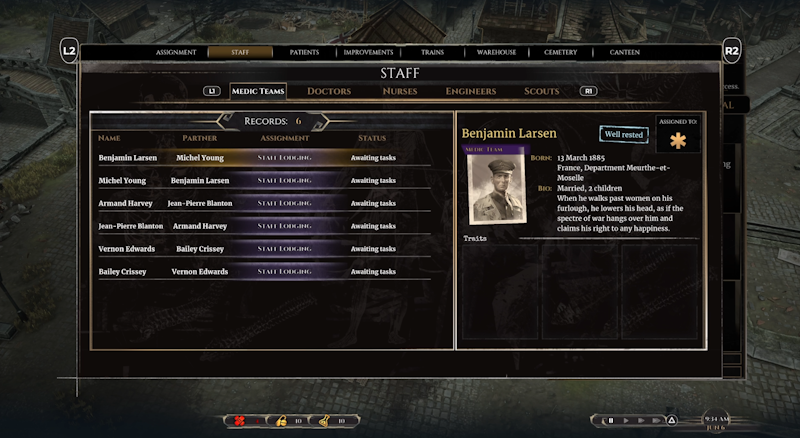Open the Improvements tab

click(x=368, y=52)
